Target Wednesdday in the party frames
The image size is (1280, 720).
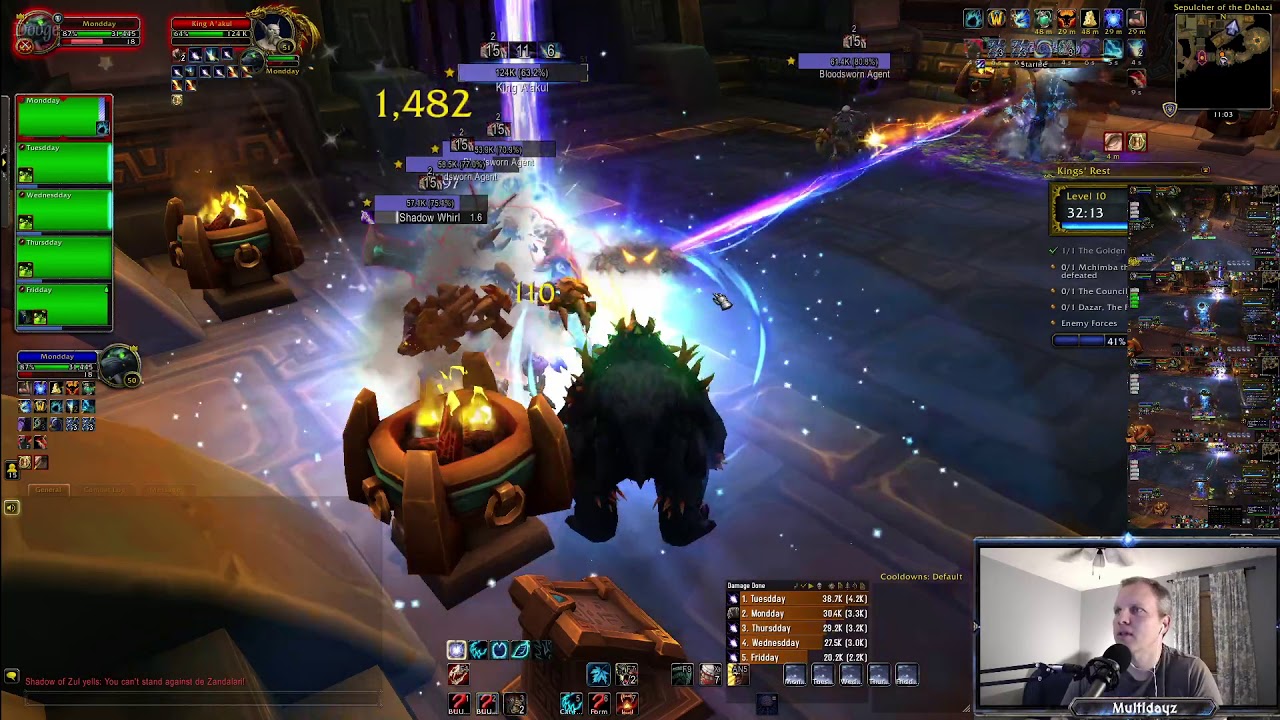64,212
